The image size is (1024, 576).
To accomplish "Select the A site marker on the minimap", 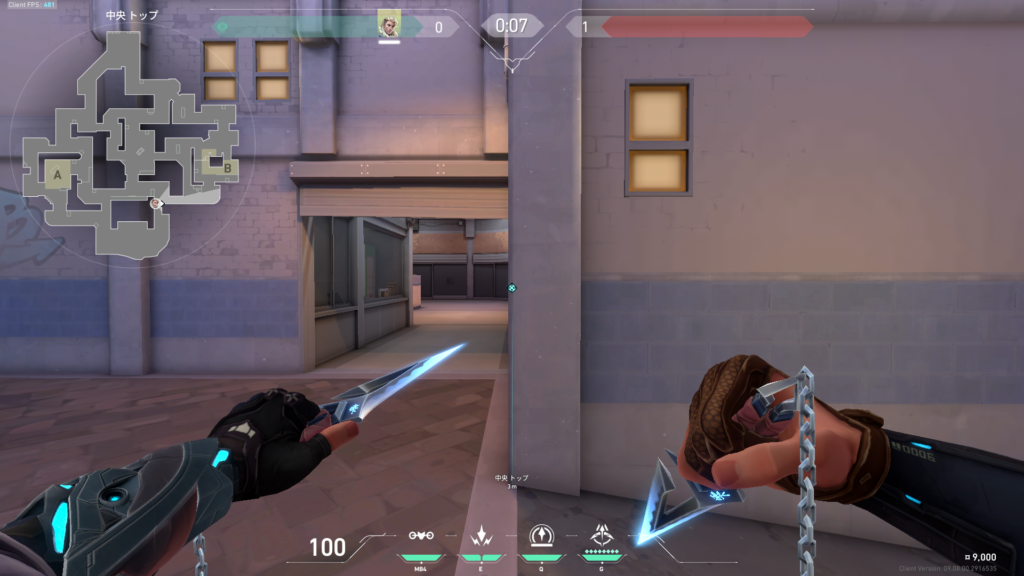I will (57, 176).
